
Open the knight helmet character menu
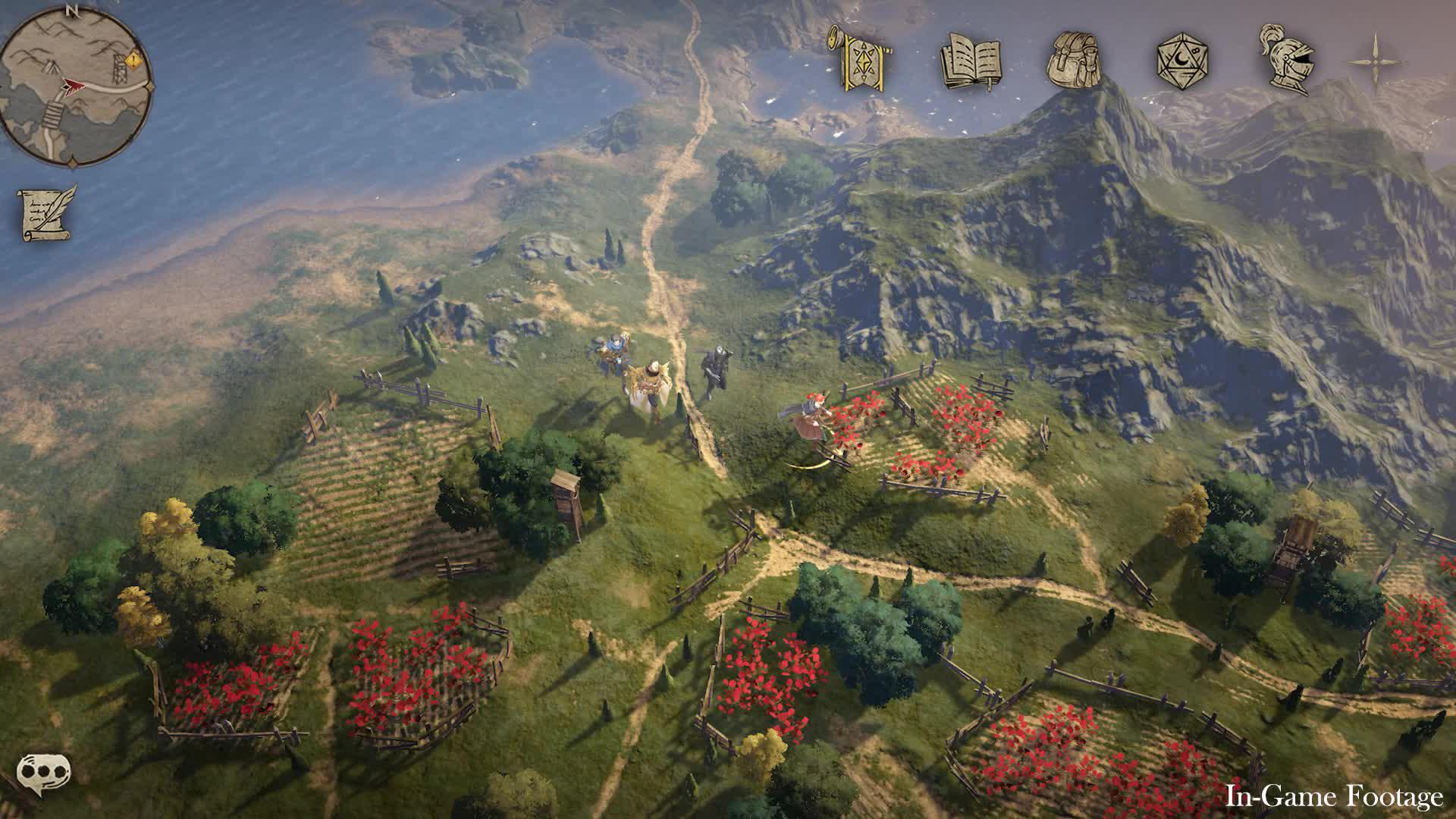click(1286, 61)
